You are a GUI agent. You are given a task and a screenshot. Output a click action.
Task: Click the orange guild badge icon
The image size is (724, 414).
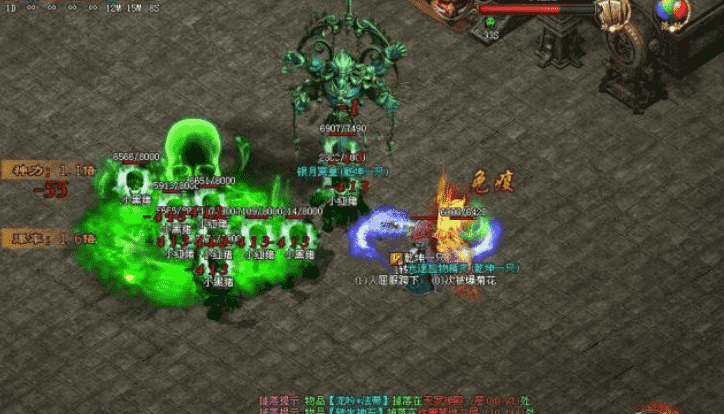397,258
